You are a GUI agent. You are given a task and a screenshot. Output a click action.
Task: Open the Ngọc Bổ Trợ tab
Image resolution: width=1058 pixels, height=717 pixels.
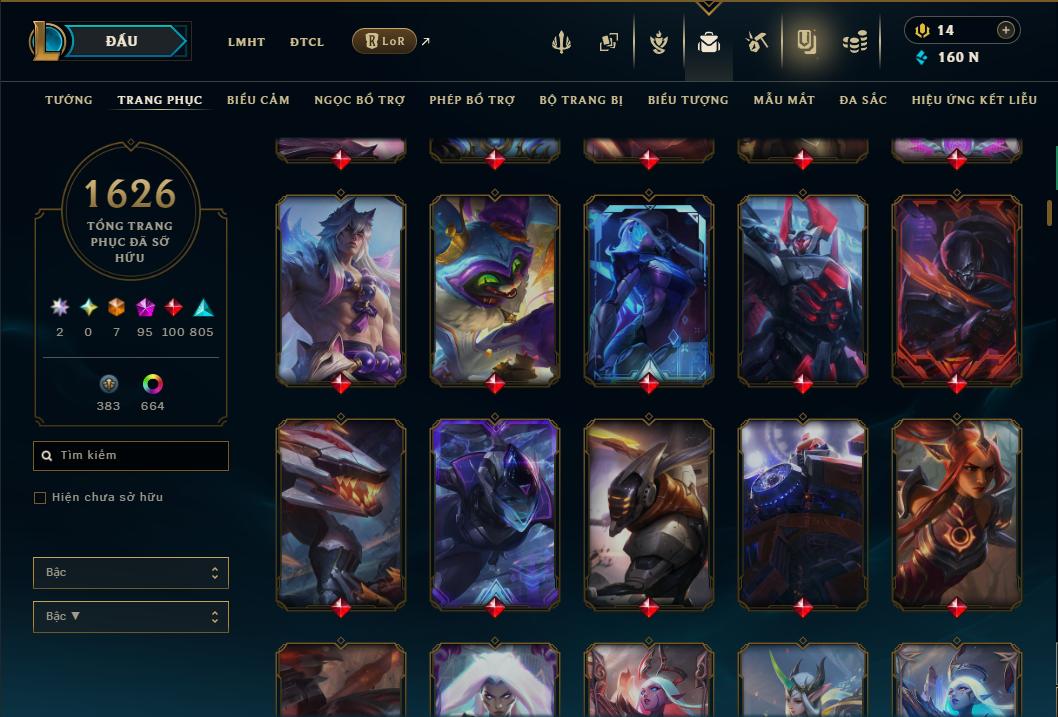click(360, 100)
